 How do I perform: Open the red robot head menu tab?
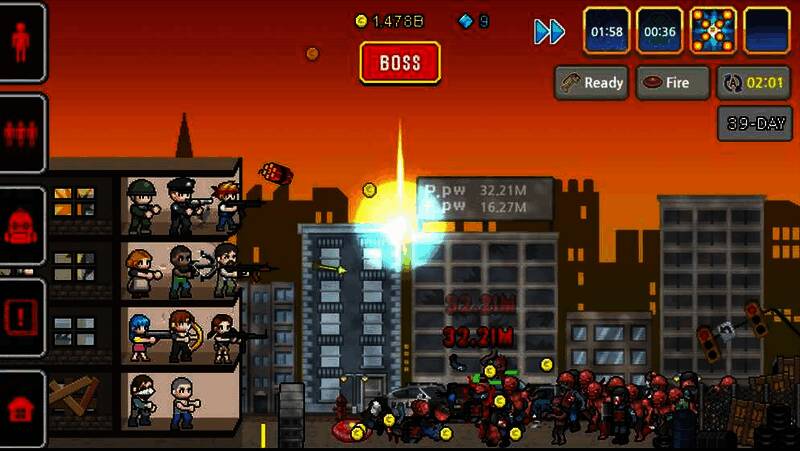[x=22, y=226]
